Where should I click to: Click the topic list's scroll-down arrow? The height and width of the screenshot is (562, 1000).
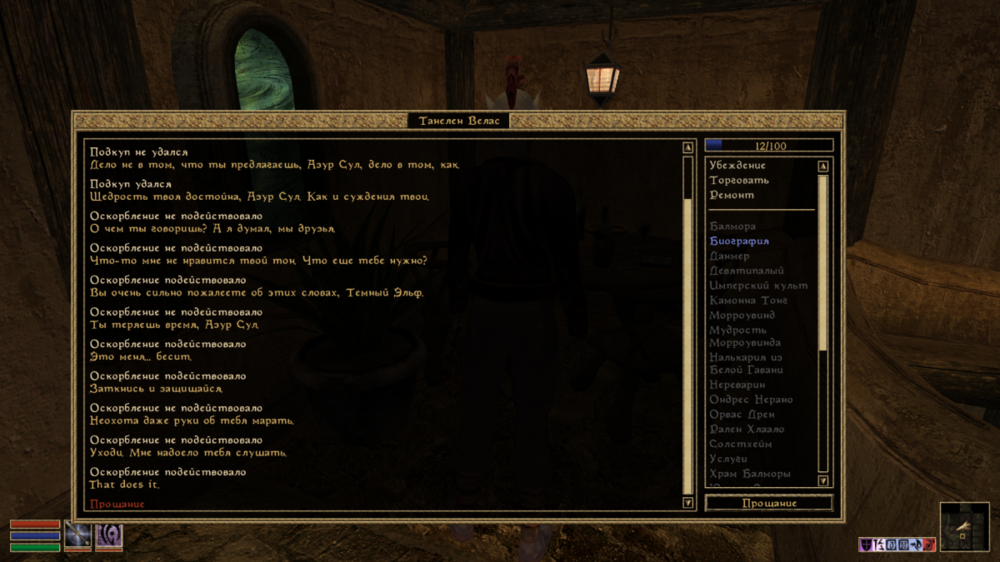point(823,481)
